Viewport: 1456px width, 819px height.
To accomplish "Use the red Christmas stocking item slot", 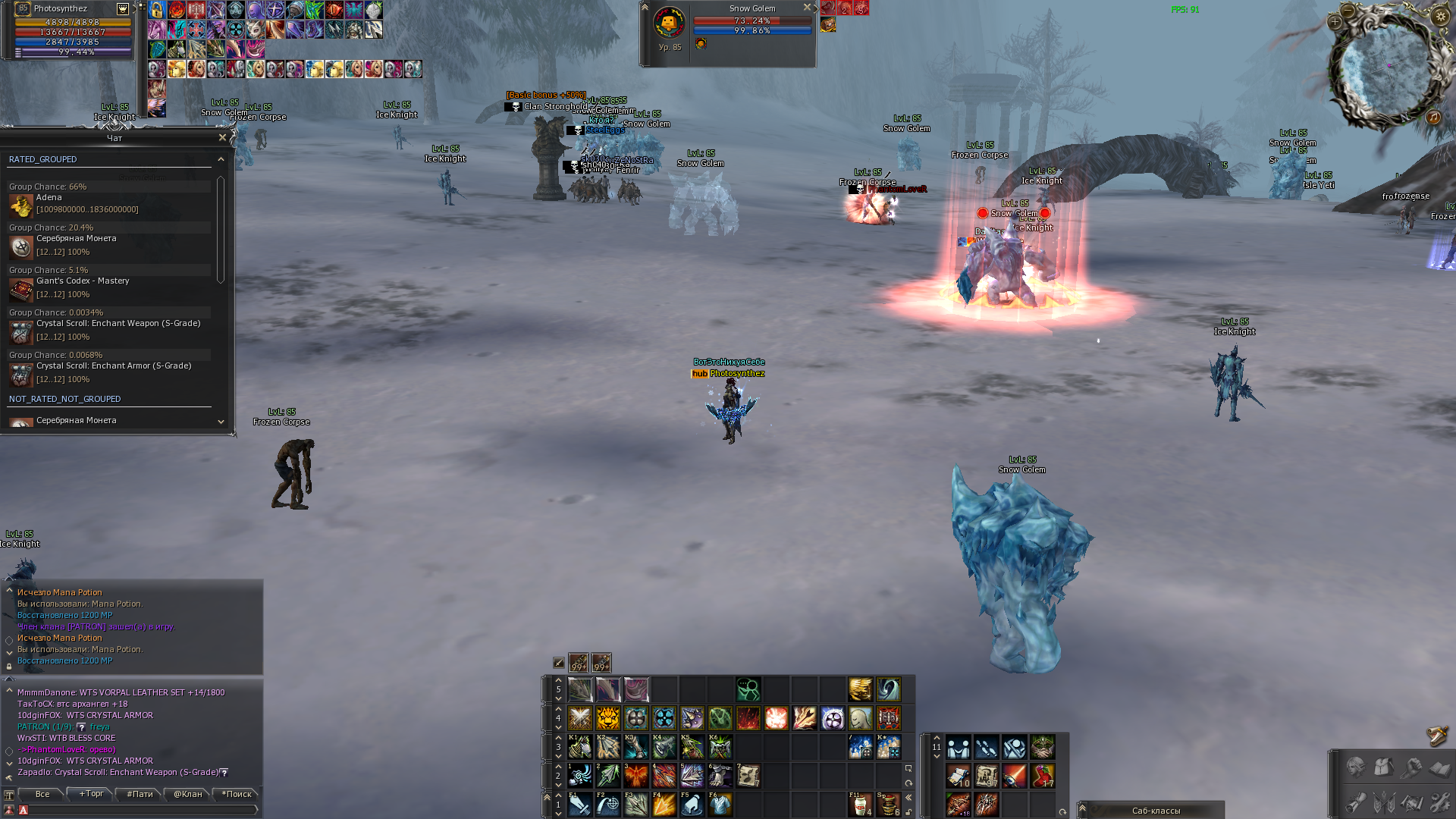I will click(1043, 776).
